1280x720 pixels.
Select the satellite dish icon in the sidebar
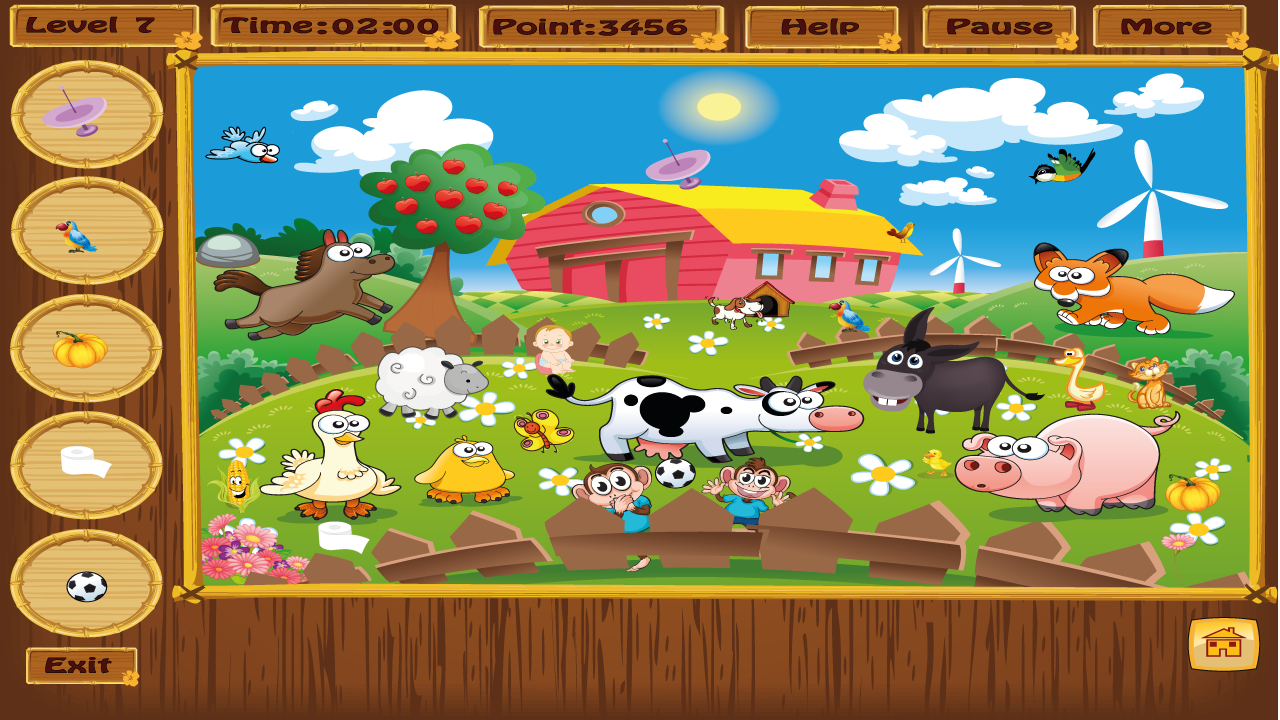[75, 115]
